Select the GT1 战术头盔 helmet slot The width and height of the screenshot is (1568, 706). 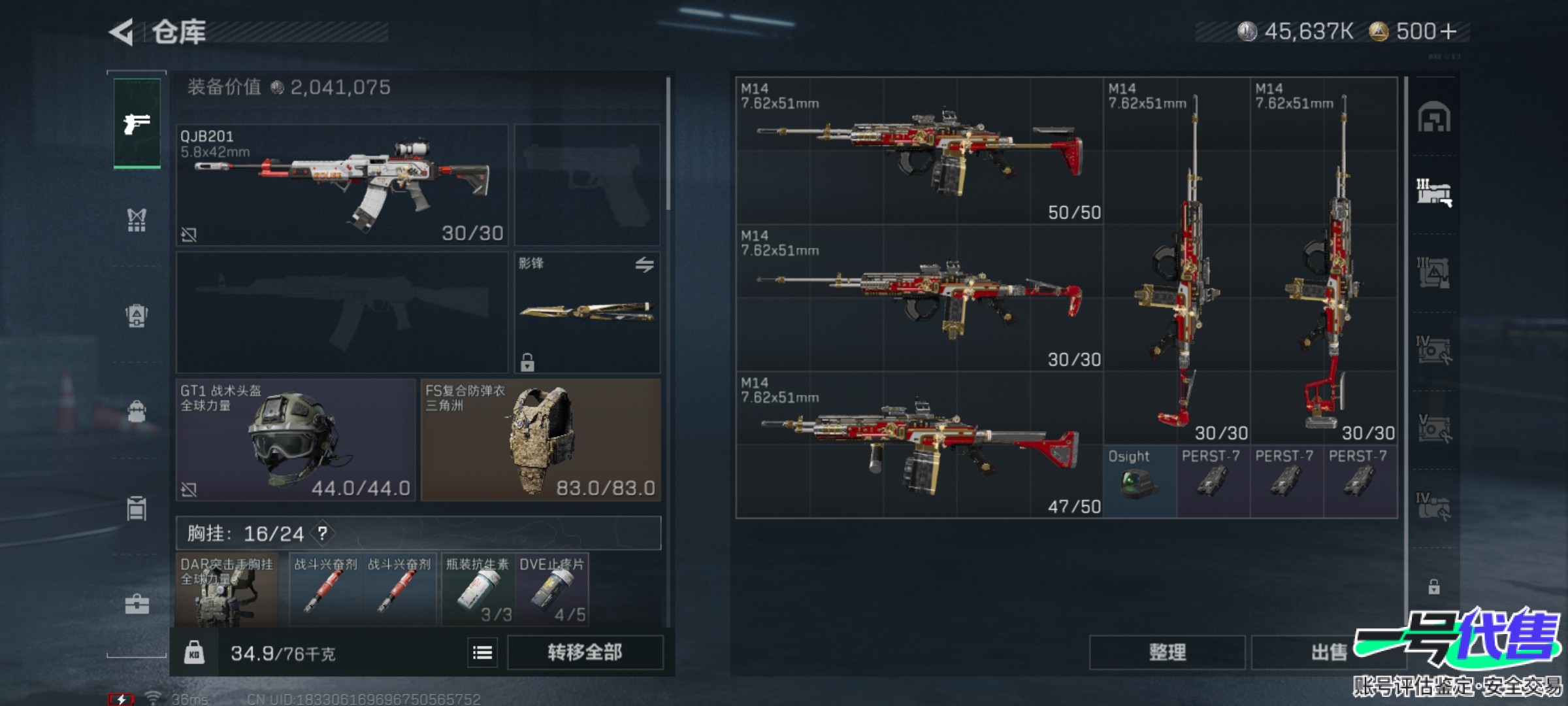295,440
